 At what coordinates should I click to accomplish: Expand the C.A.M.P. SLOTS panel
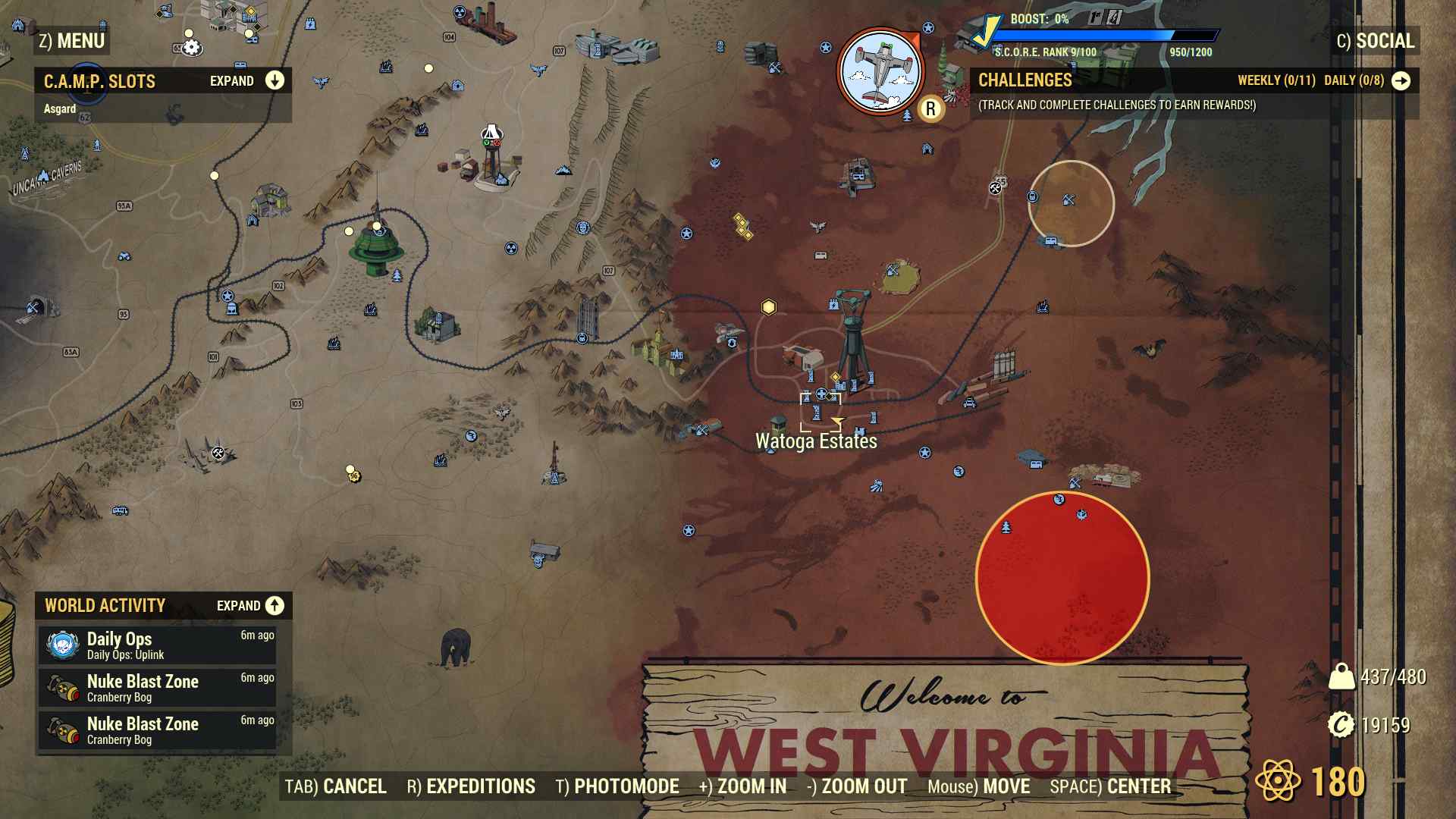coord(274,80)
